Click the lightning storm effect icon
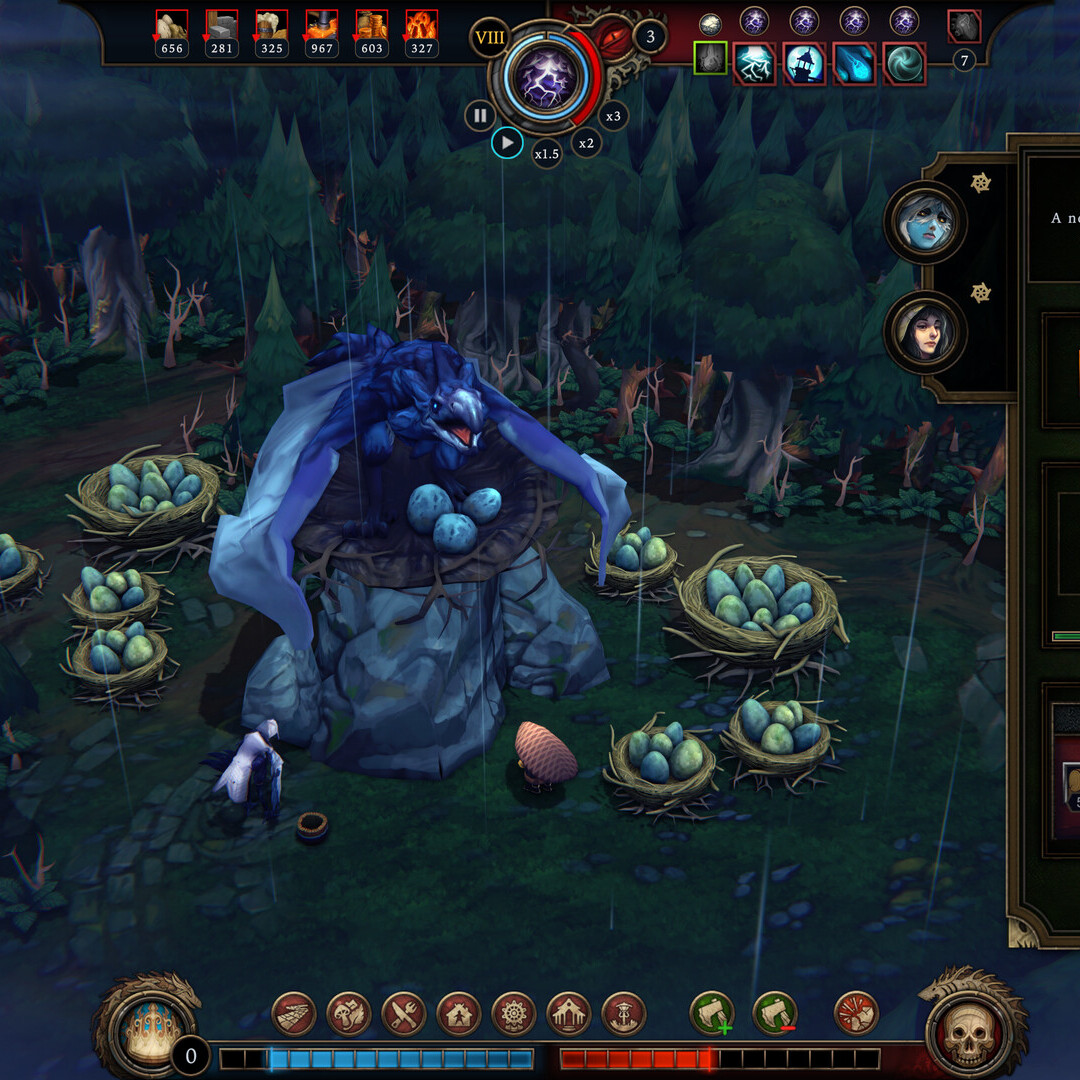 754,64
